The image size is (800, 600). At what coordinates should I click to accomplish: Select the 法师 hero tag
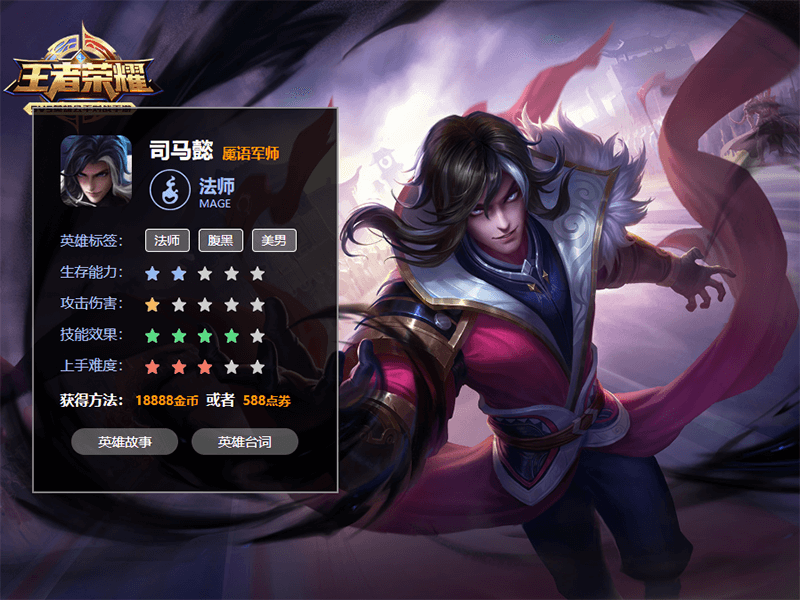[x=167, y=240]
